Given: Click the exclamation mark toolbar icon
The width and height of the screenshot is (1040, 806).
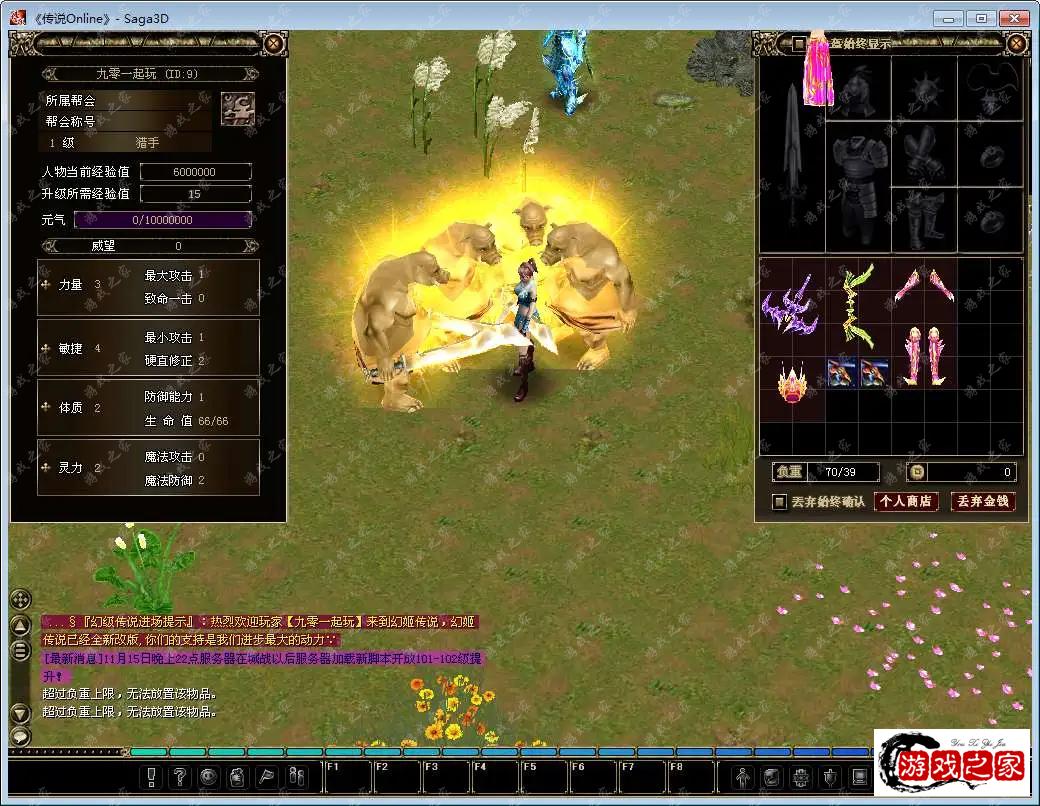Looking at the screenshot, I should pos(152,776).
